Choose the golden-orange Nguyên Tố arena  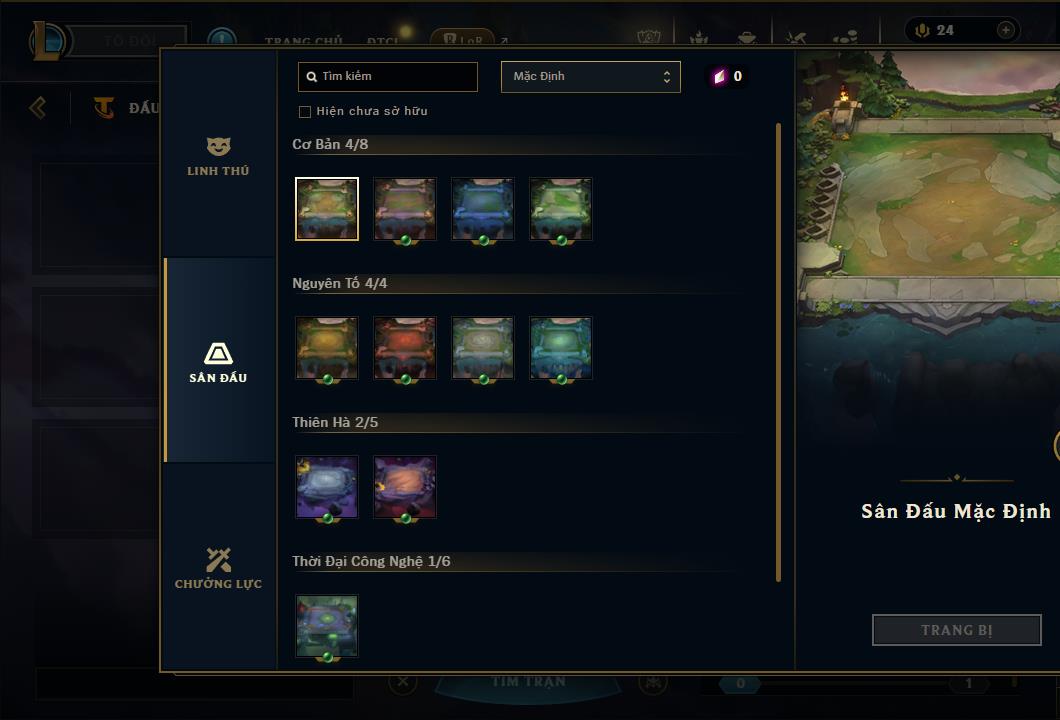(327, 348)
